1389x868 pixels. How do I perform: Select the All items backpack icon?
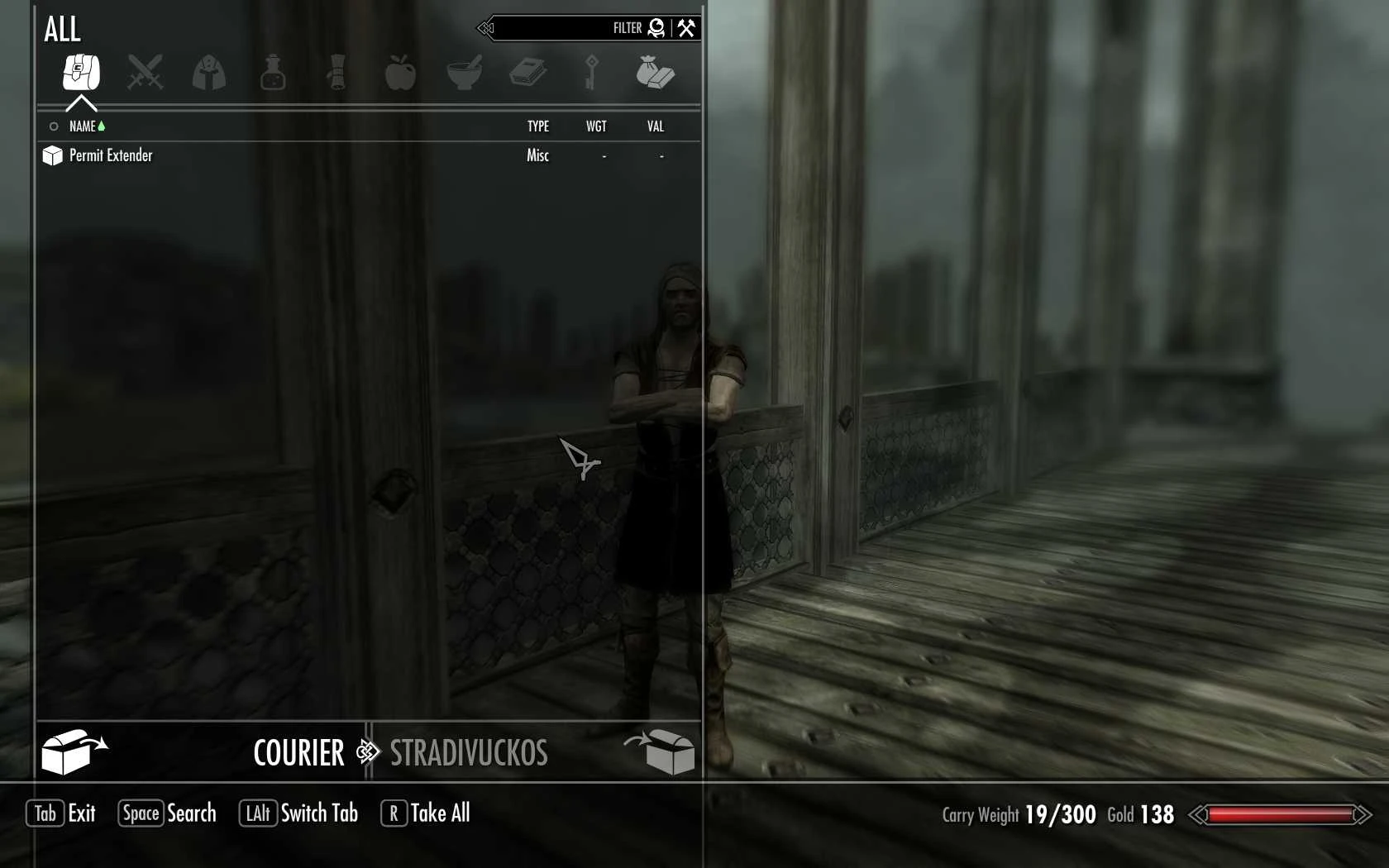[80, 73]
